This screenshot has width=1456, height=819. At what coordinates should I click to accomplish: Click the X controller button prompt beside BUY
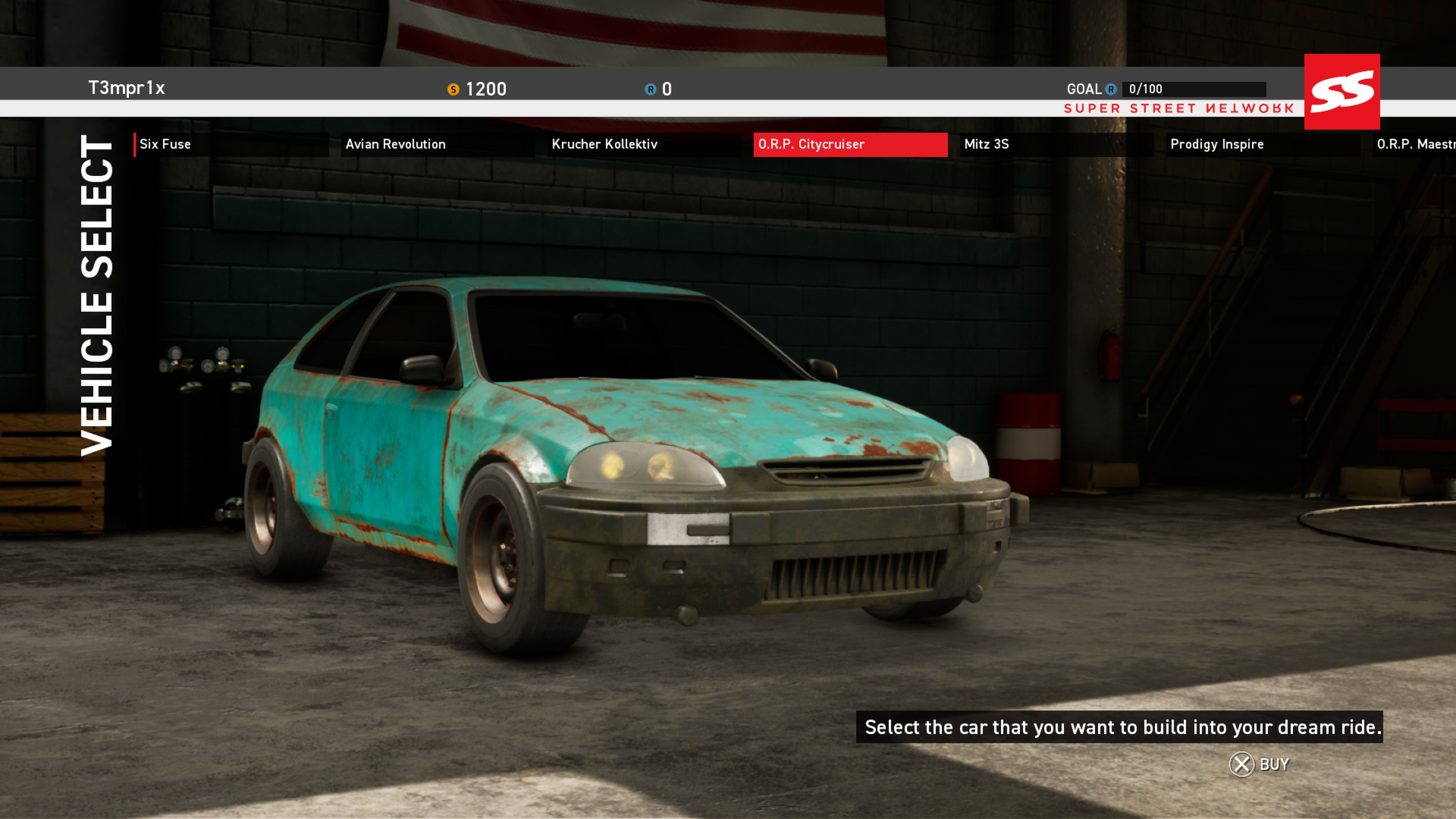(1241, 764)
